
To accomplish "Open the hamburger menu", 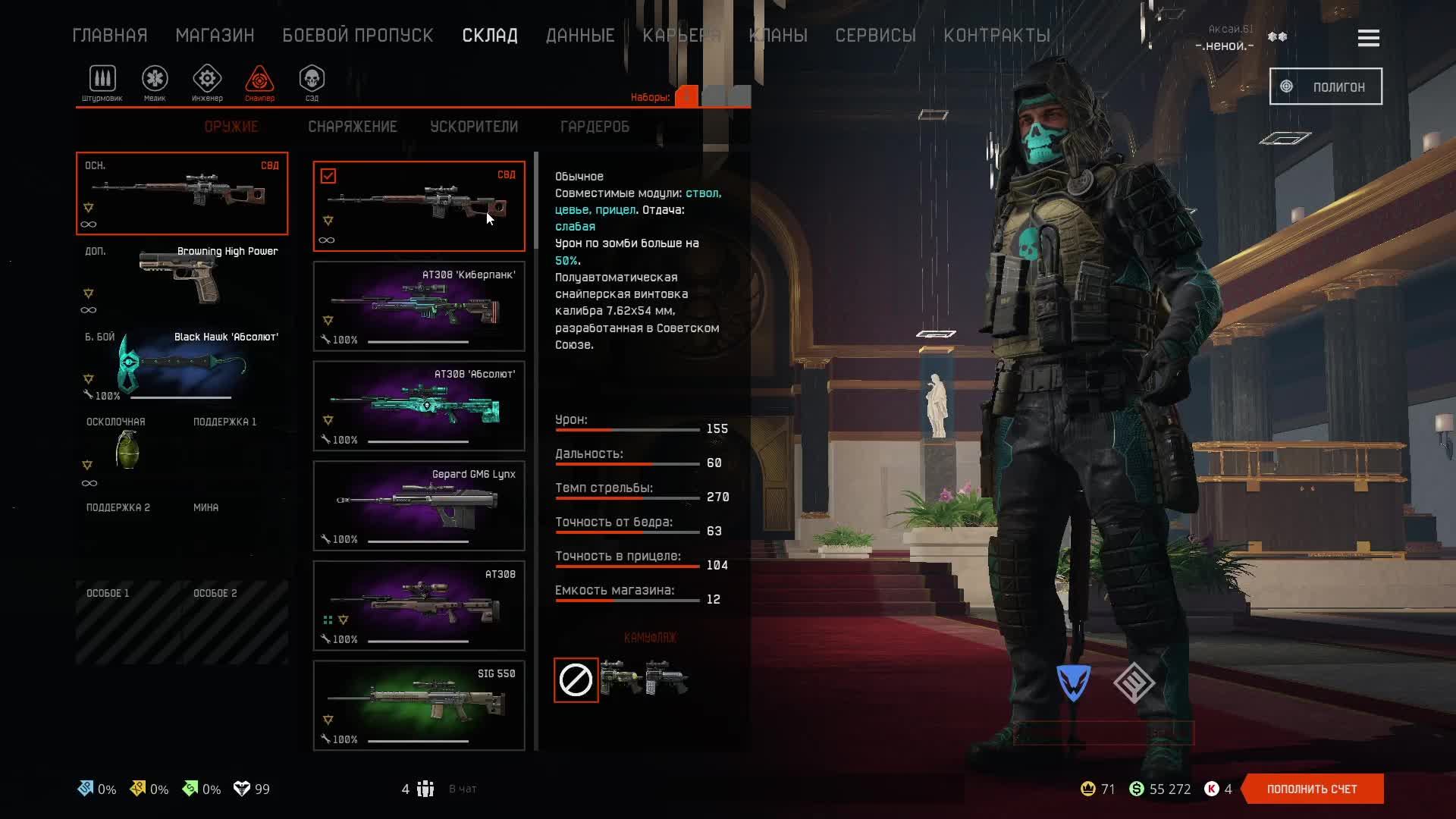I will pyautogui.click(x=1368, y=38).
